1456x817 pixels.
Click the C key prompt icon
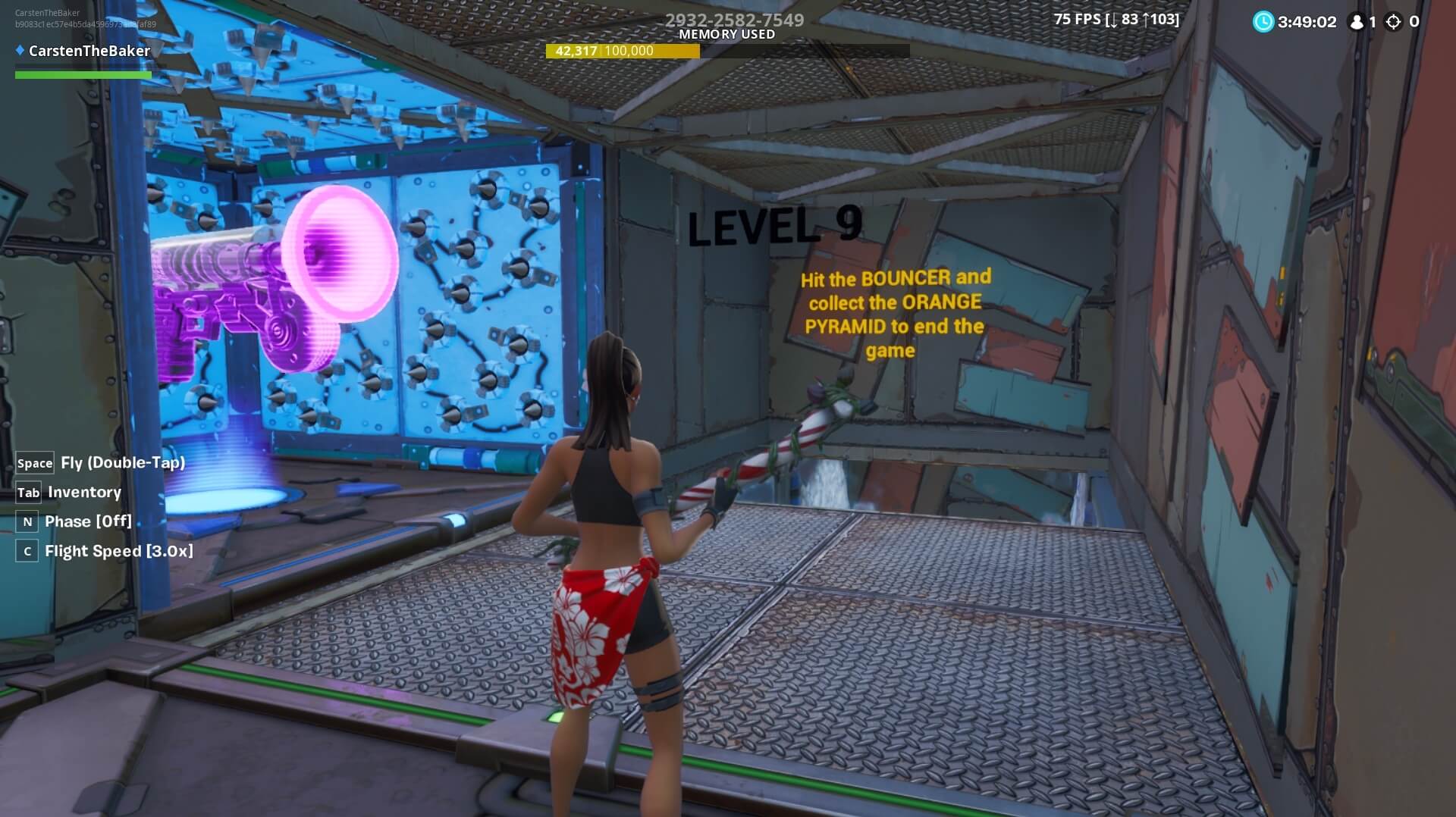pos(27,551)
